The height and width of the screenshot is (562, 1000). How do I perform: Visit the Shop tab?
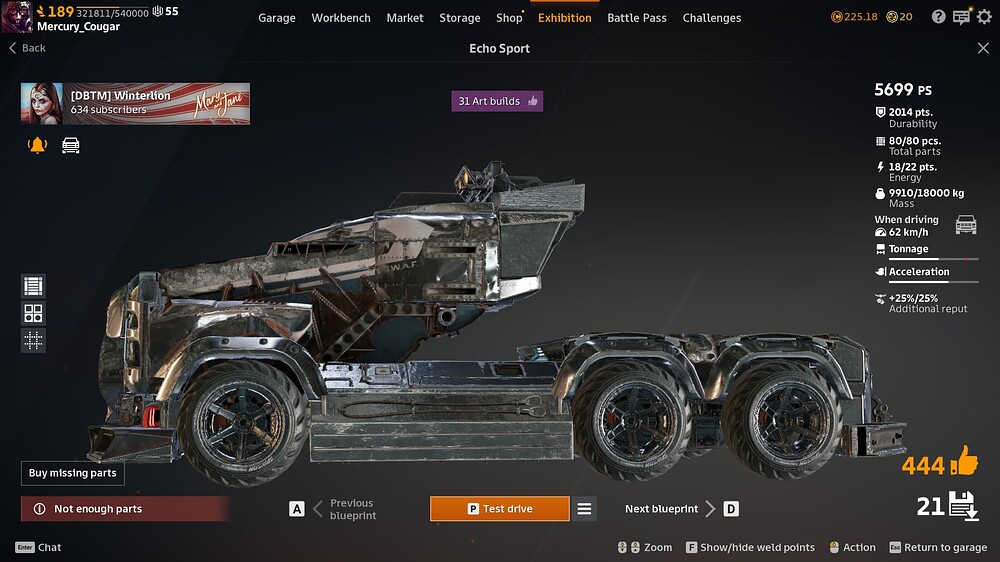click(x=509, y=18)
